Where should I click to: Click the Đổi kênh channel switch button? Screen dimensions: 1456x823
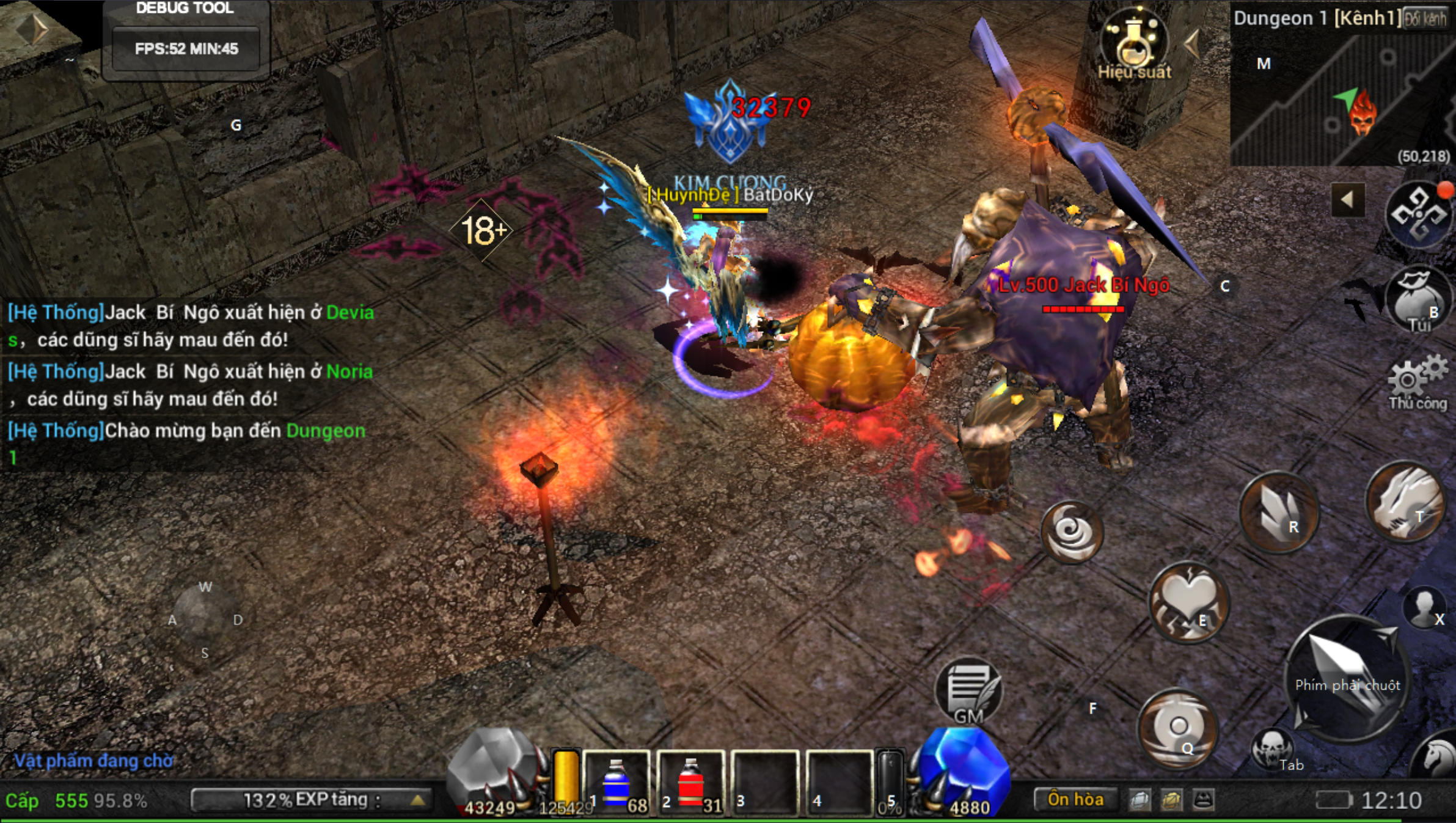1425,18
